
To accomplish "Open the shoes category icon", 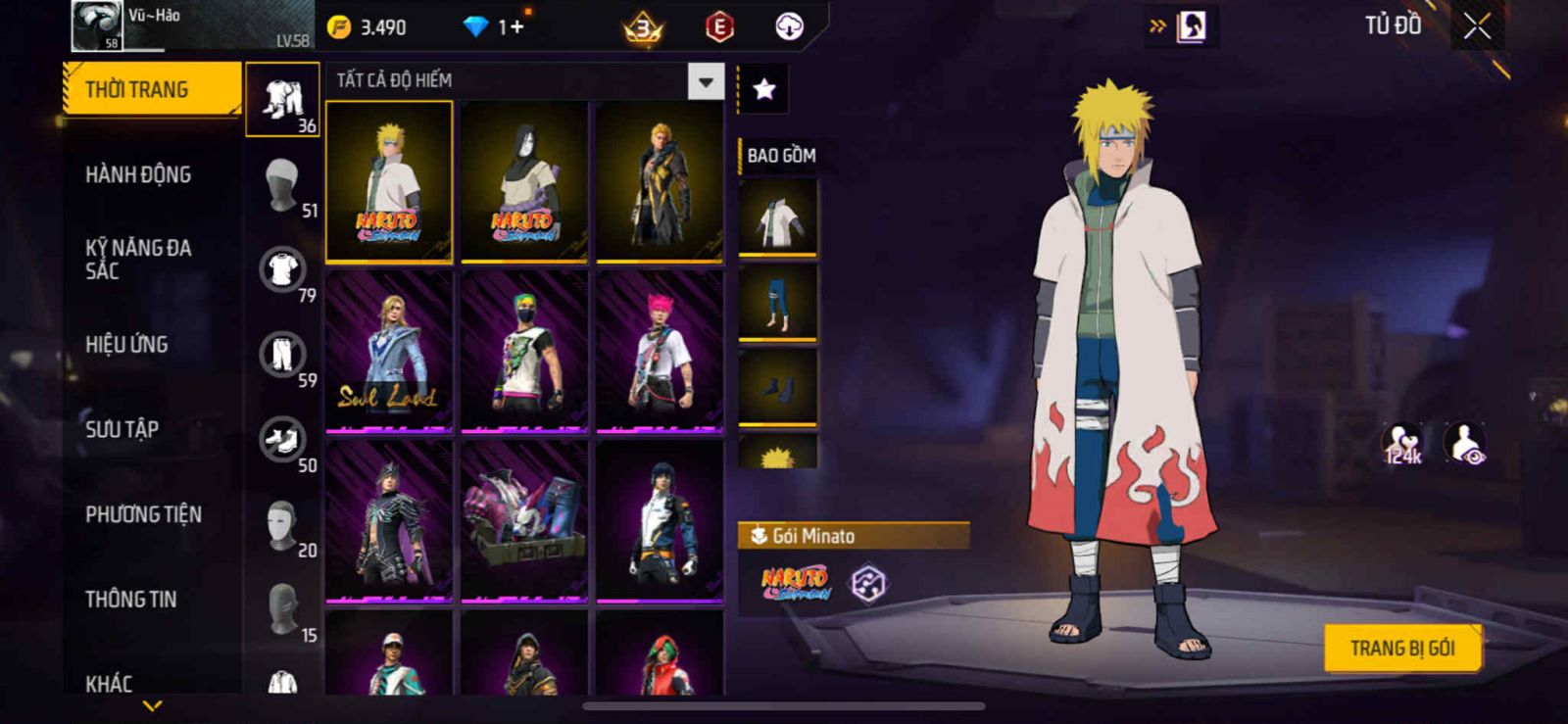I will point(282,439).
